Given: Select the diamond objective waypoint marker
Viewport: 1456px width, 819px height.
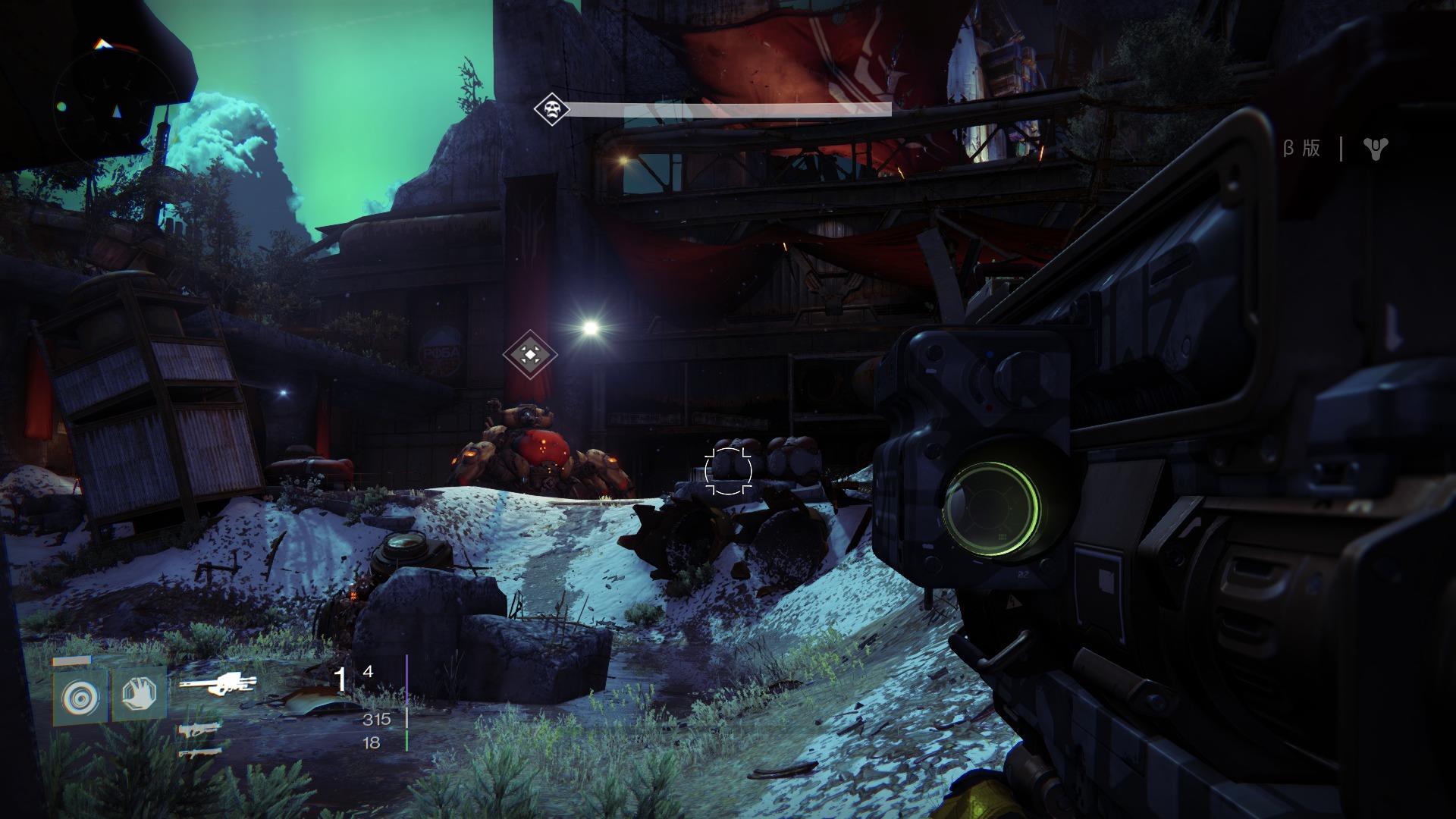Looking at the screenshot, I should [530, 353].
